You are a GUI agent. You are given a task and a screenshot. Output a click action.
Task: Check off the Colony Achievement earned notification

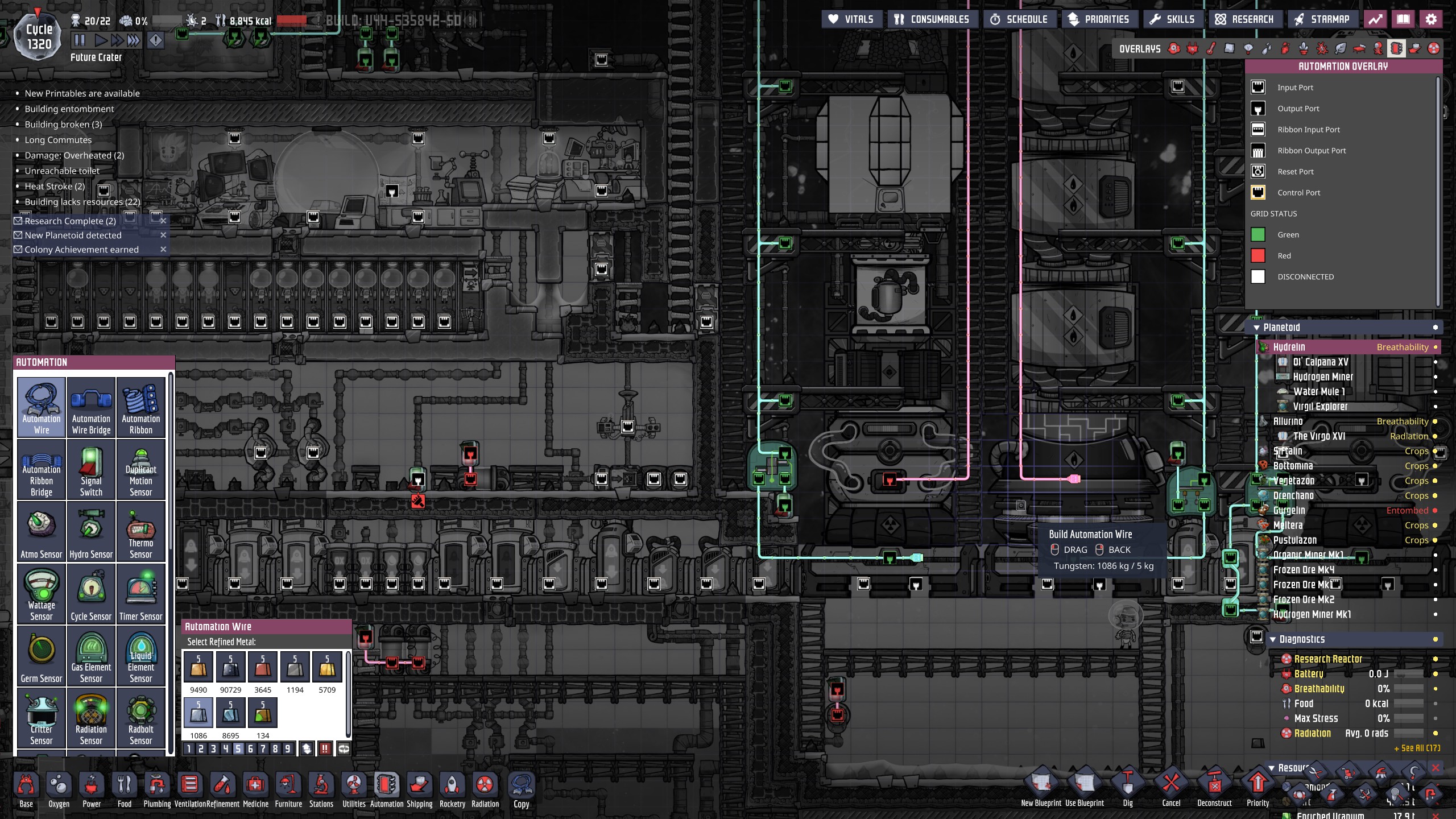[x=18, y=249]
